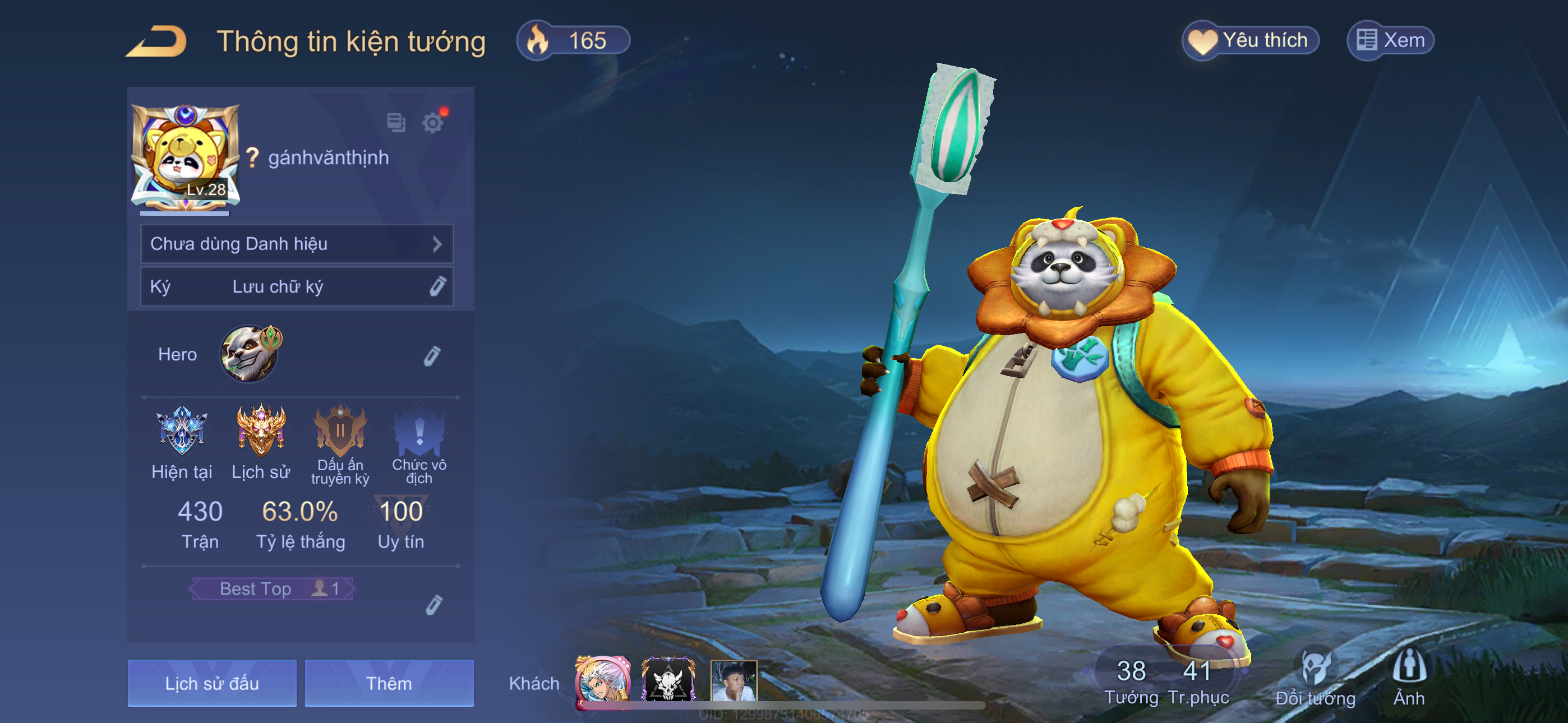Open the Chức vô địch badge

(x=419, y=433)
